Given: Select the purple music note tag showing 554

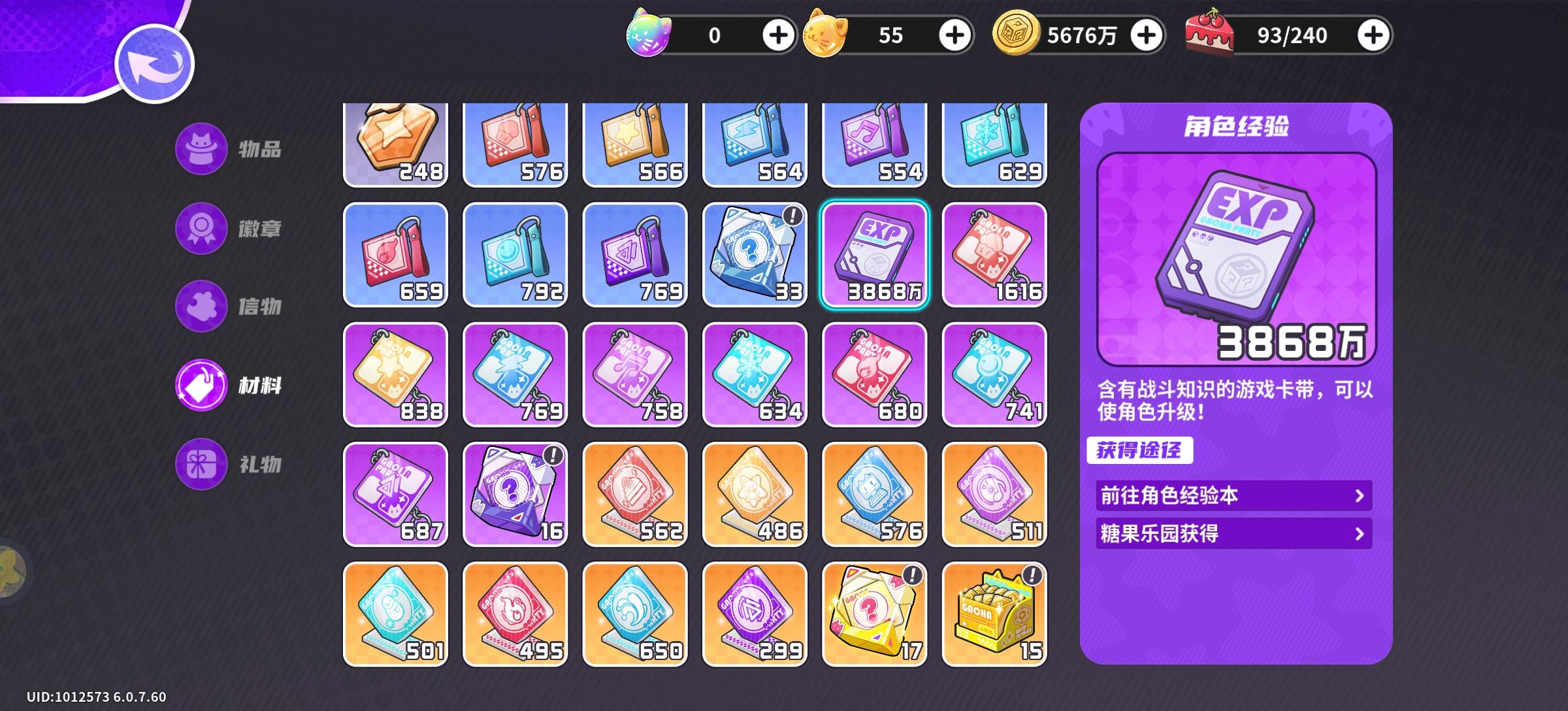Looking at the screenshot, I should click(875, 142).
